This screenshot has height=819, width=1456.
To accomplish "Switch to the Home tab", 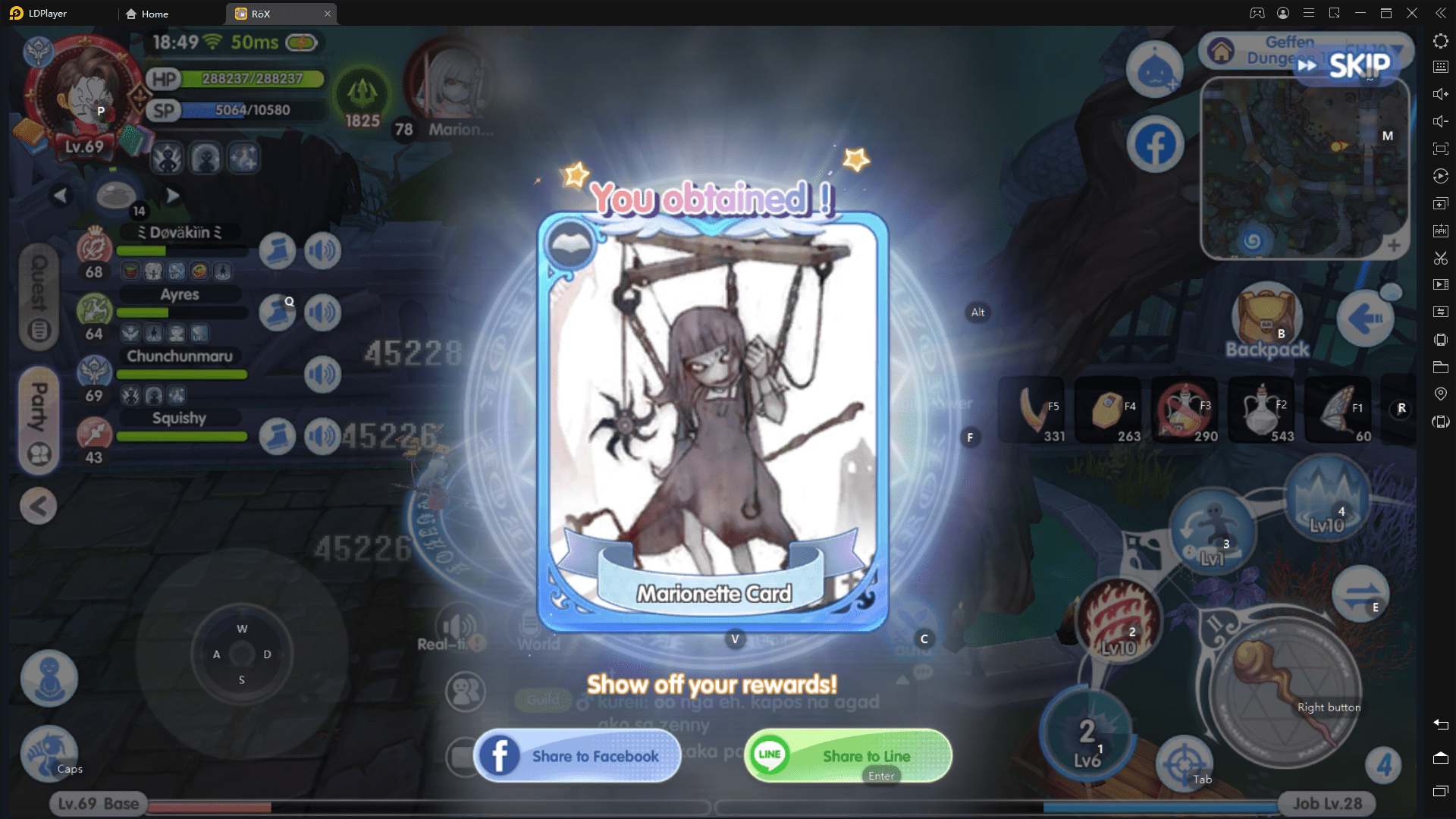I will [152, 14].
